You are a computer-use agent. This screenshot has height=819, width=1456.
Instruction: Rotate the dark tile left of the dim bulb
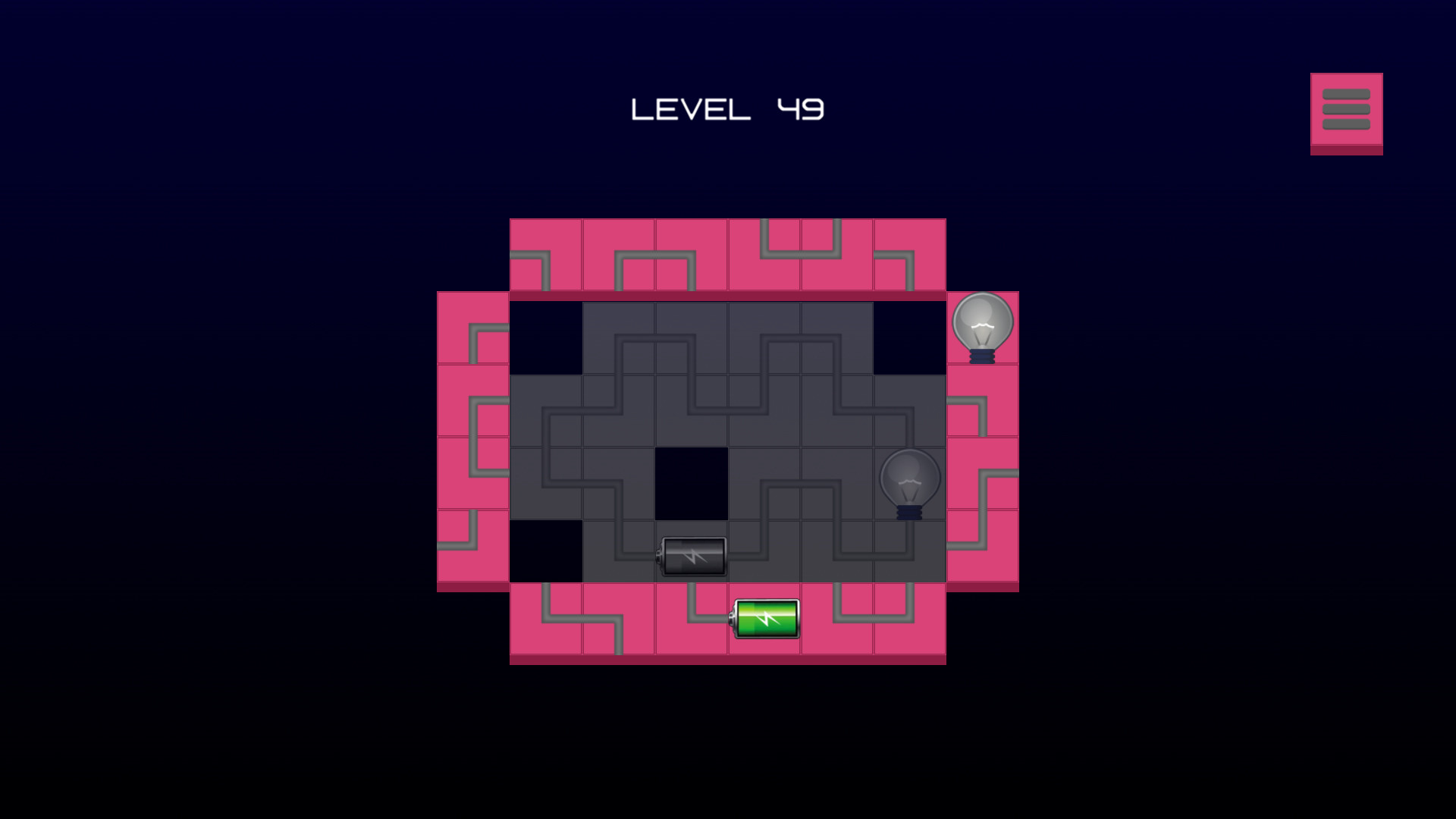[838, 482]
